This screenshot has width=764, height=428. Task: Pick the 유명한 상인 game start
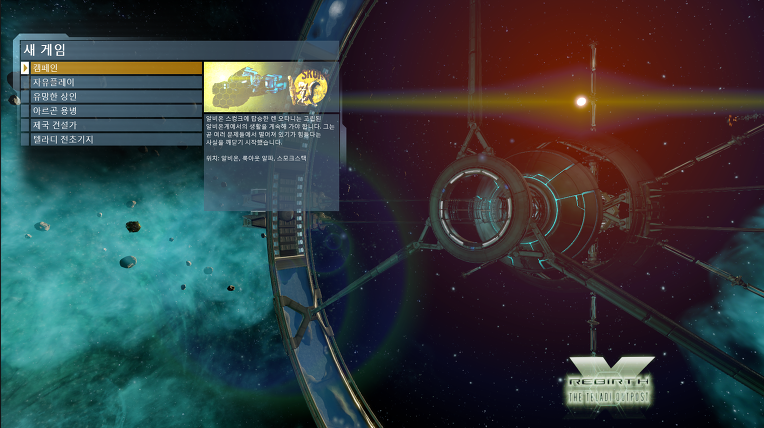pos(110,96)
